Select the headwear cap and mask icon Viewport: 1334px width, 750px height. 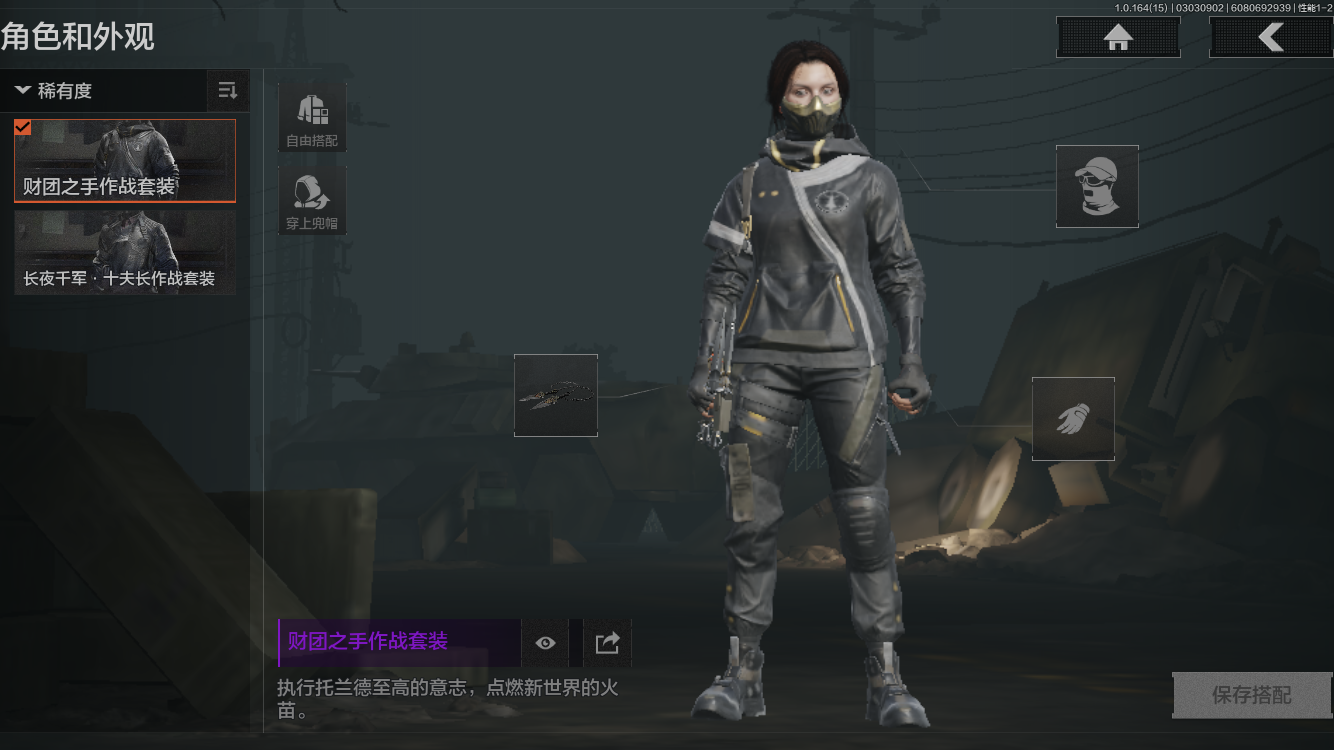tap(1097, 186)
